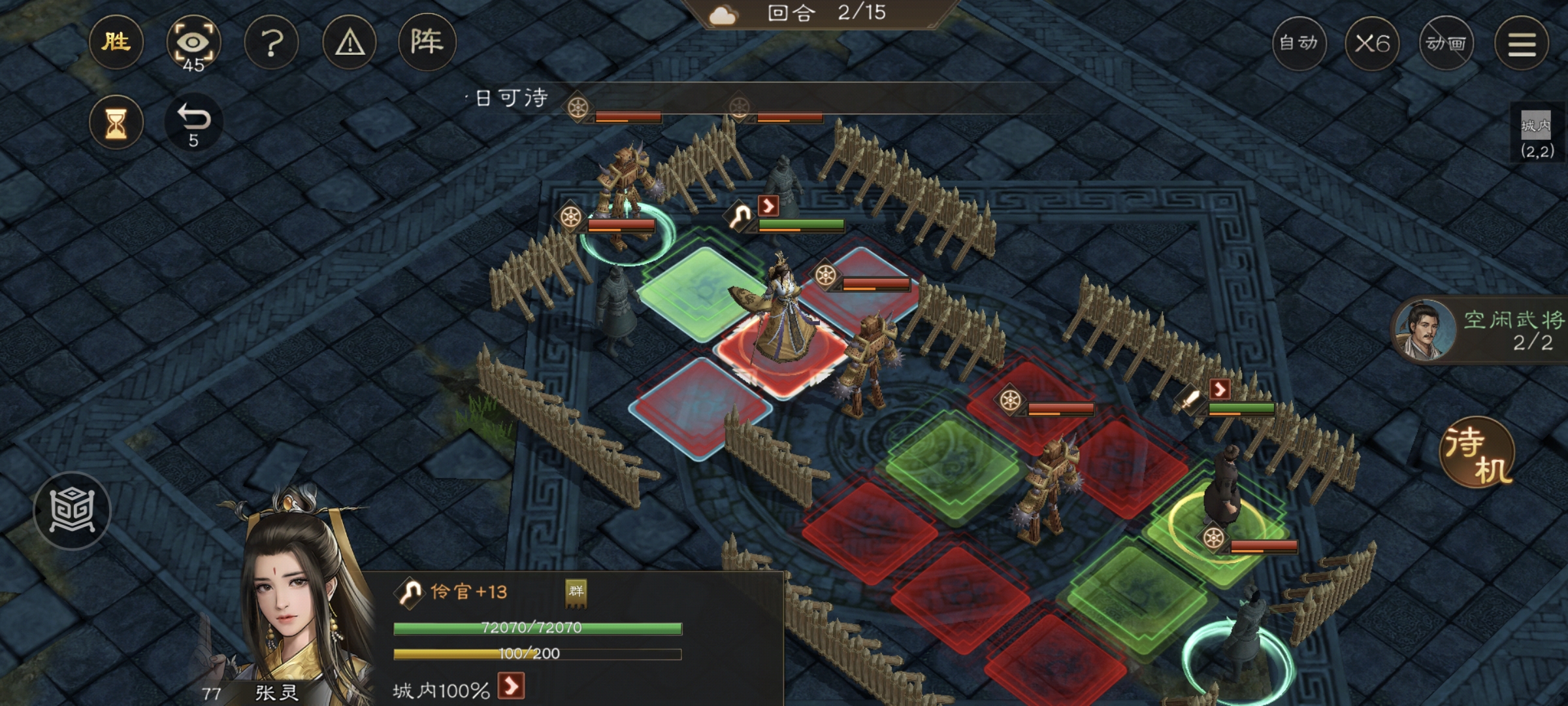Open the 阵 formation button

(x=427, y=42)
